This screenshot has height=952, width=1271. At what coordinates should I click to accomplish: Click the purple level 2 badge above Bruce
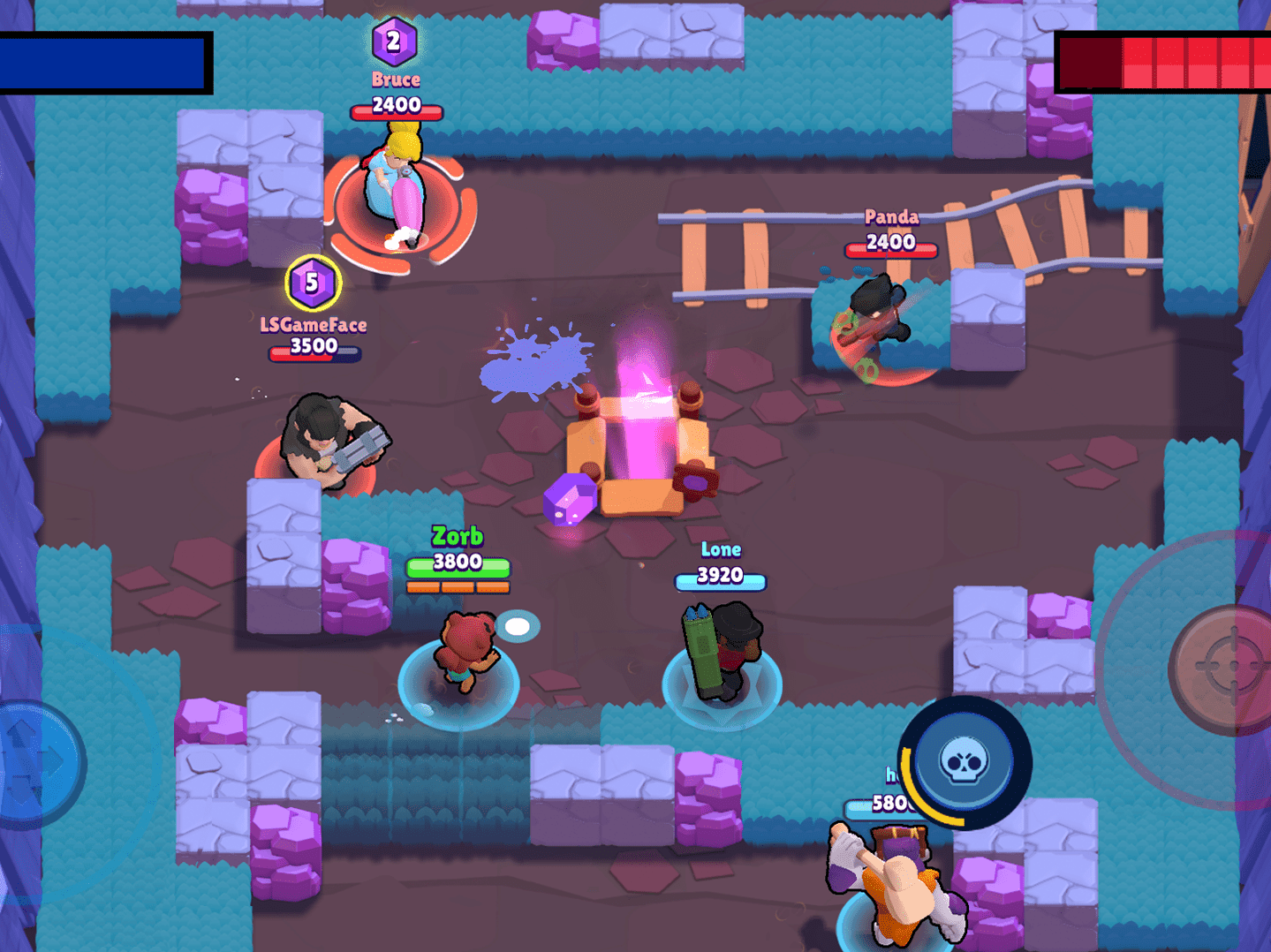point(395,39)
